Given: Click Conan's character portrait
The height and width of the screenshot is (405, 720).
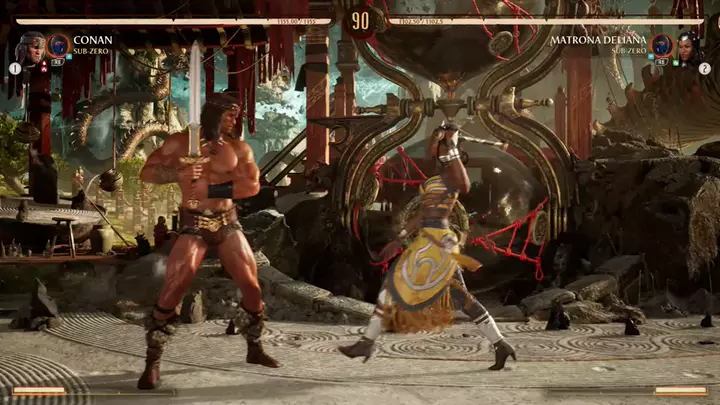Looking at the screenshot, I should pyautogui.click(x=30, y=46).
